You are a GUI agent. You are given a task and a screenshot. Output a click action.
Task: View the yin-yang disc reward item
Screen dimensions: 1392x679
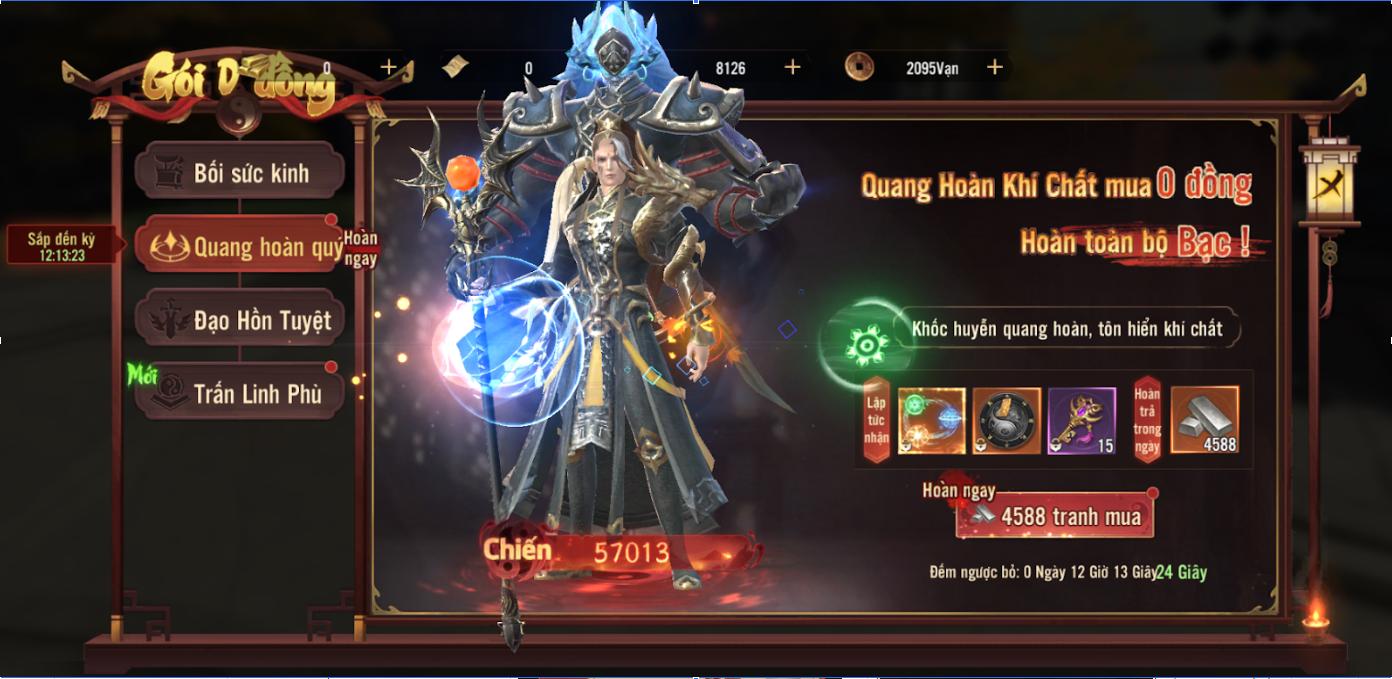pyautogui.click(x=1007, y=421)
